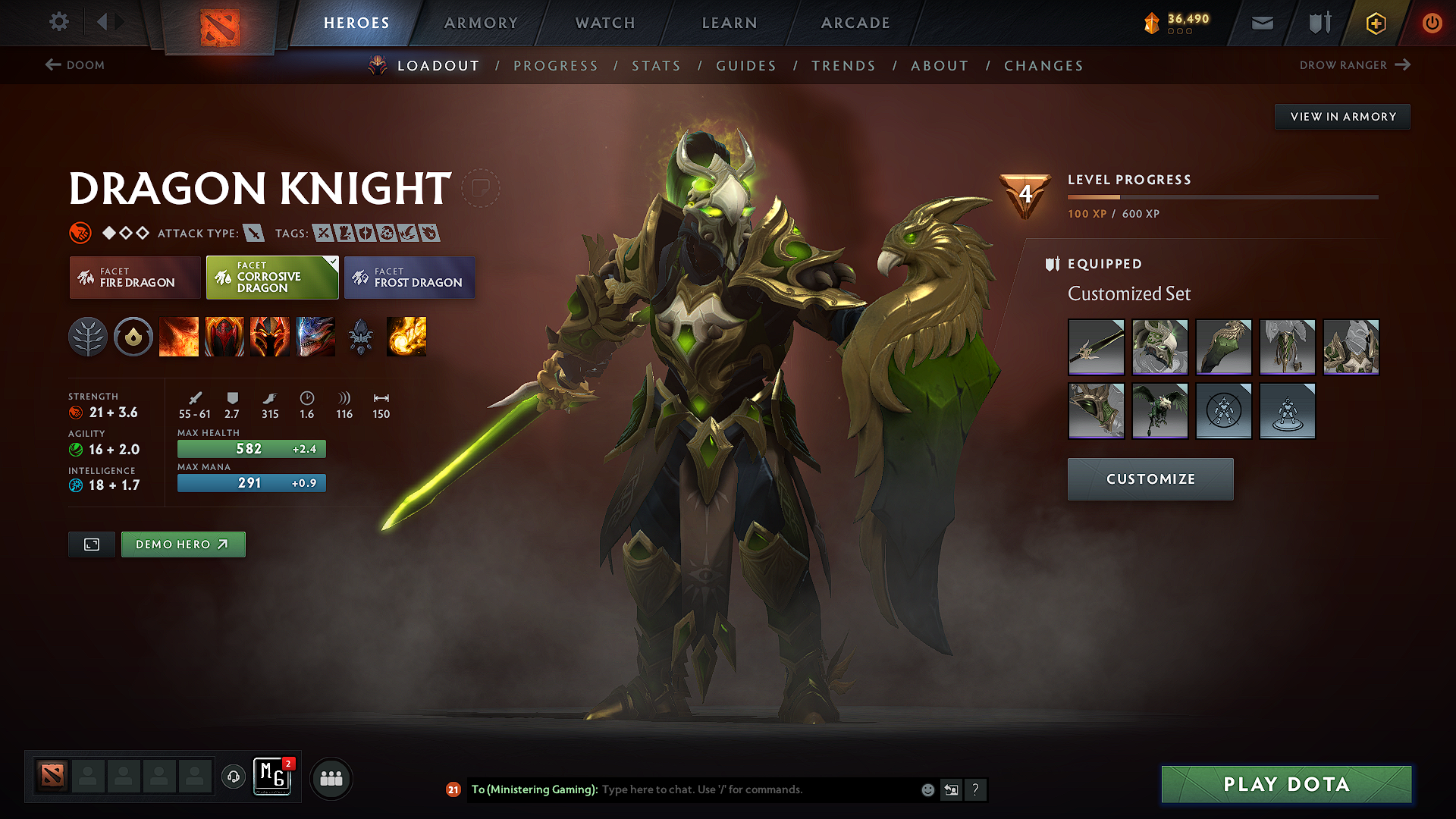Select the Elder Dragon Form ability icon
The image size is (1456, 819).
(x=315, y=337)
